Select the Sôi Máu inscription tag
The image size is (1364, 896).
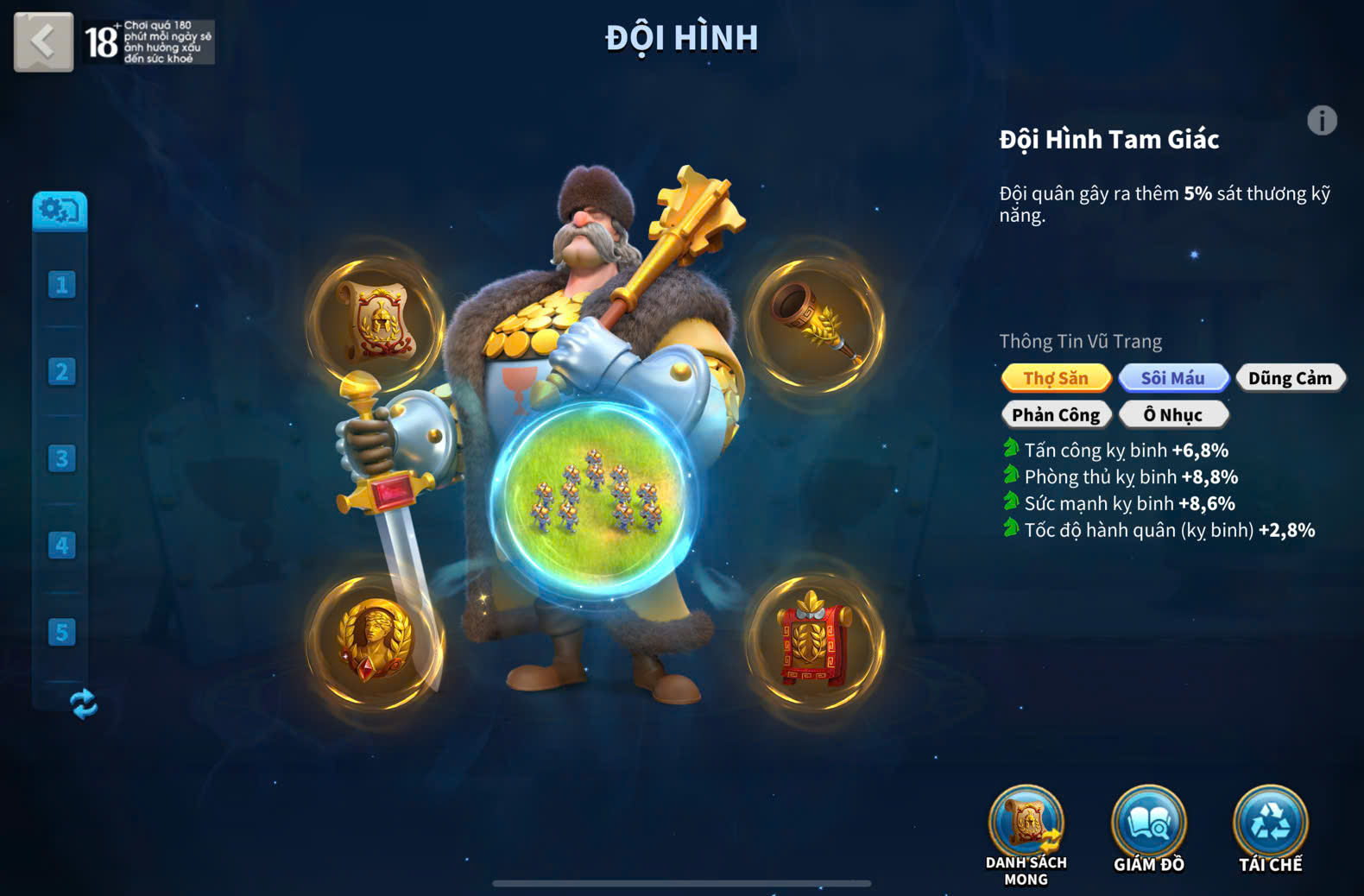click(1173, 378)
